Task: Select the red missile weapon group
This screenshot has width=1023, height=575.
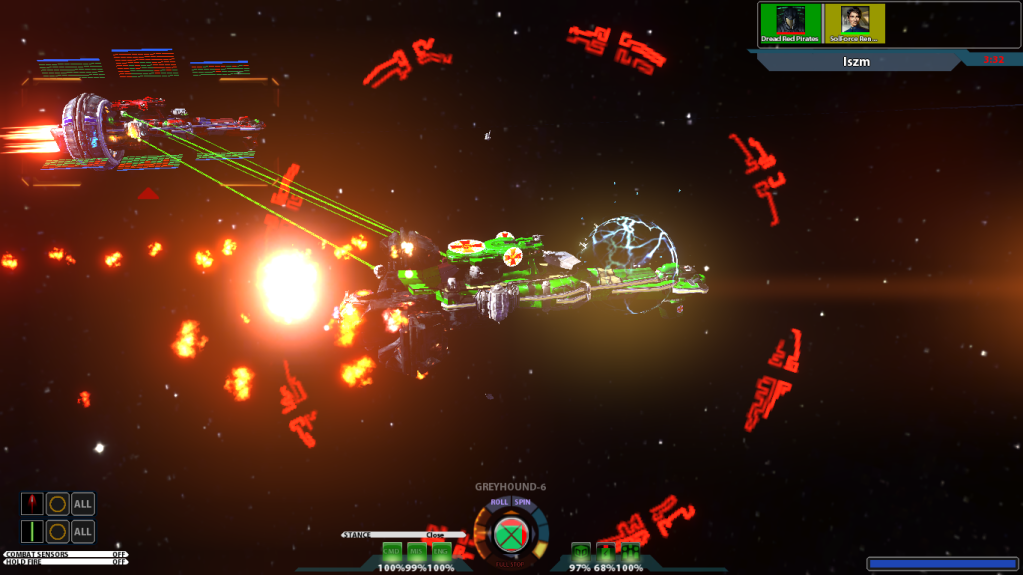Action: [x=33, y=504]
